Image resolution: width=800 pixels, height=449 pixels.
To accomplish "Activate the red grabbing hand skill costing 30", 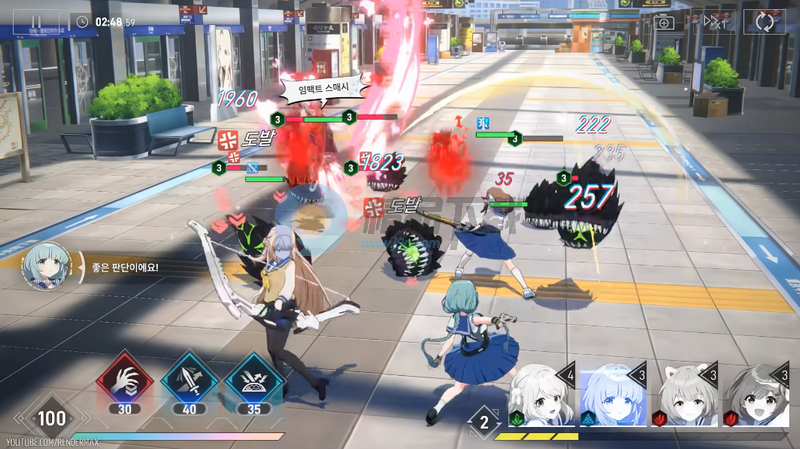I will coord(124,381).
